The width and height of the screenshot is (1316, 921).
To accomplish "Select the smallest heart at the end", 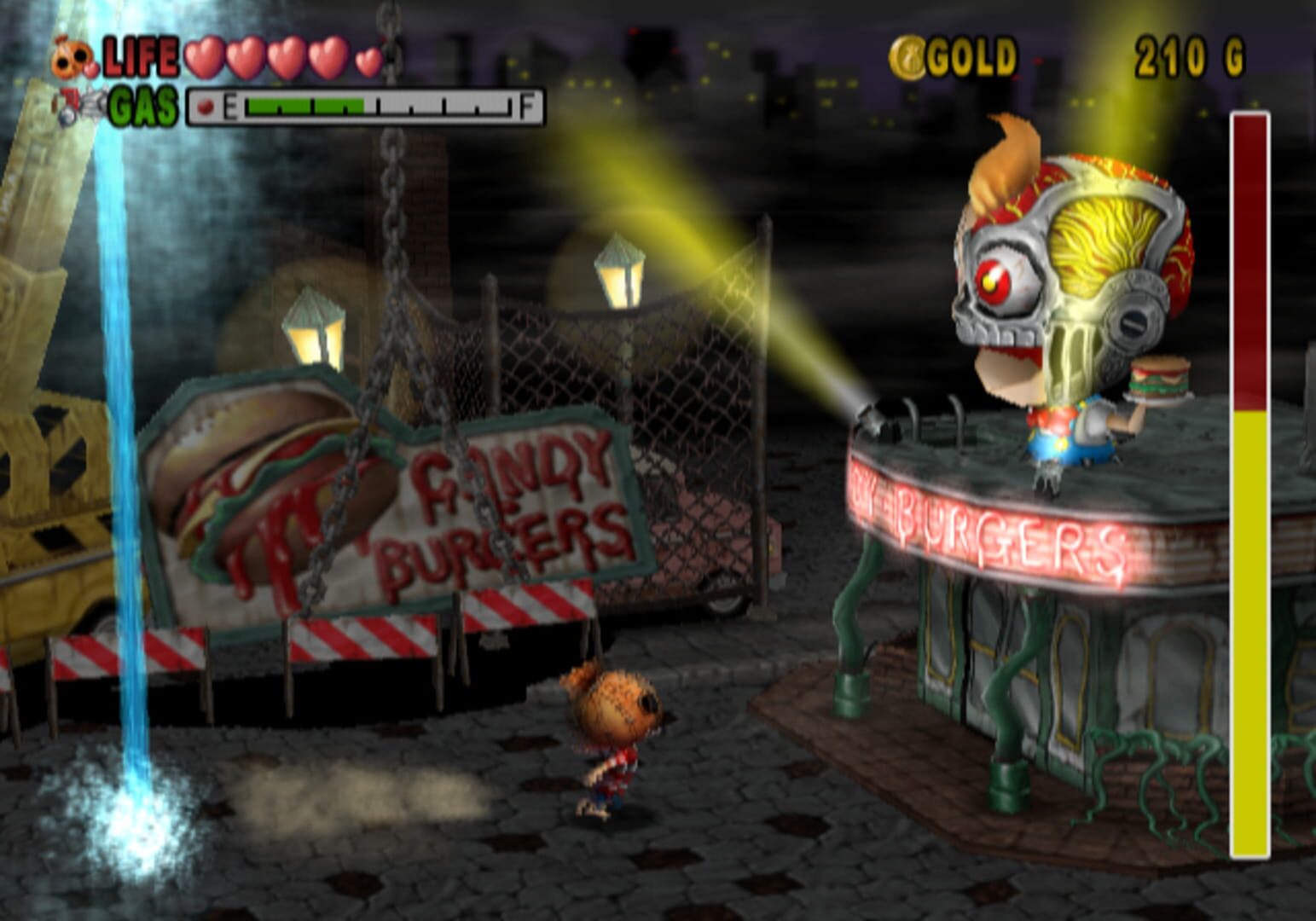I will (366, 62).
